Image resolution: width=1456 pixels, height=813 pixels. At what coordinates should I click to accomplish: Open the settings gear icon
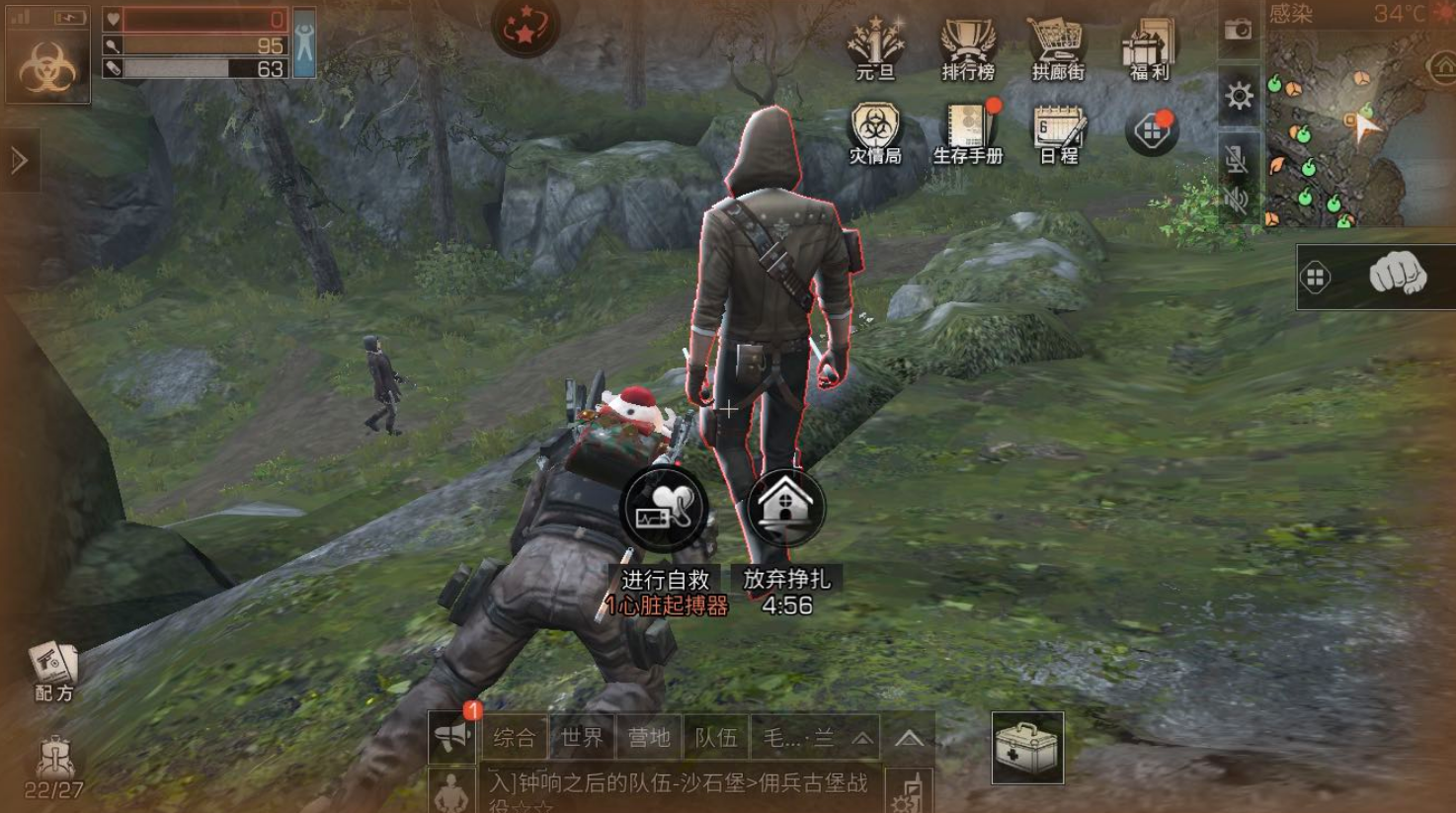[x=1239, y=96]
